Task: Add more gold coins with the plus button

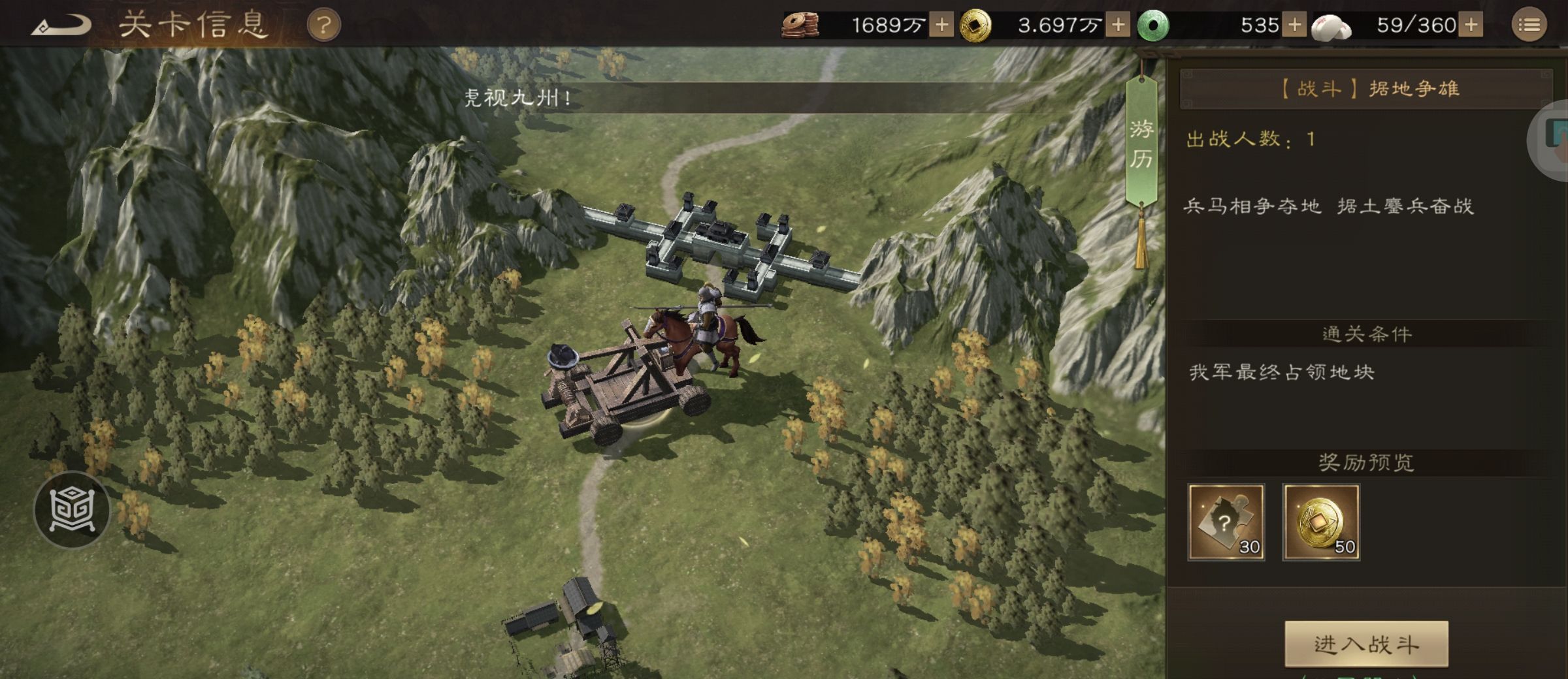Action: [x=1118, y=25]
